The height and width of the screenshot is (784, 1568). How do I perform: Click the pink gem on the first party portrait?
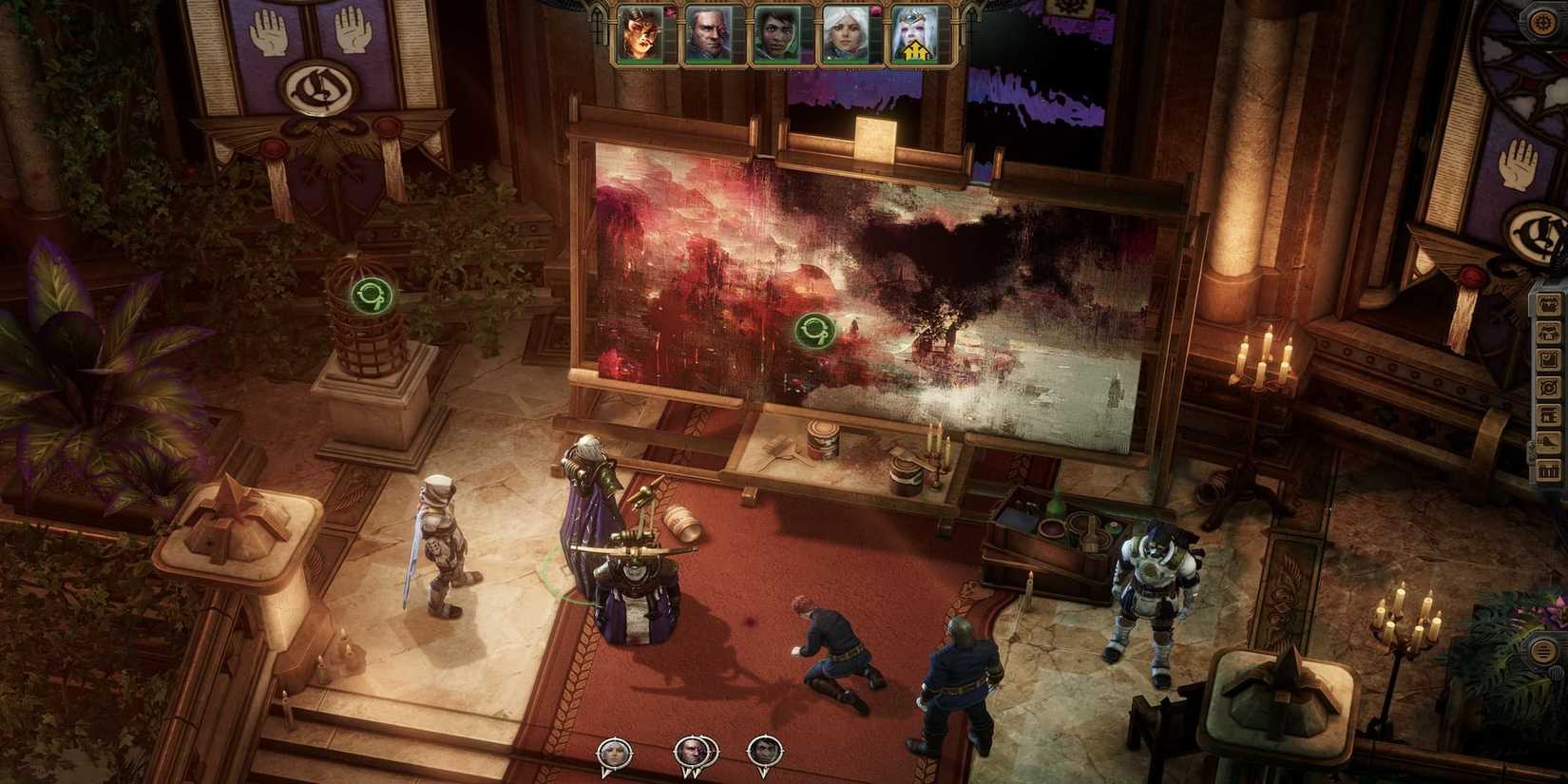671,11
